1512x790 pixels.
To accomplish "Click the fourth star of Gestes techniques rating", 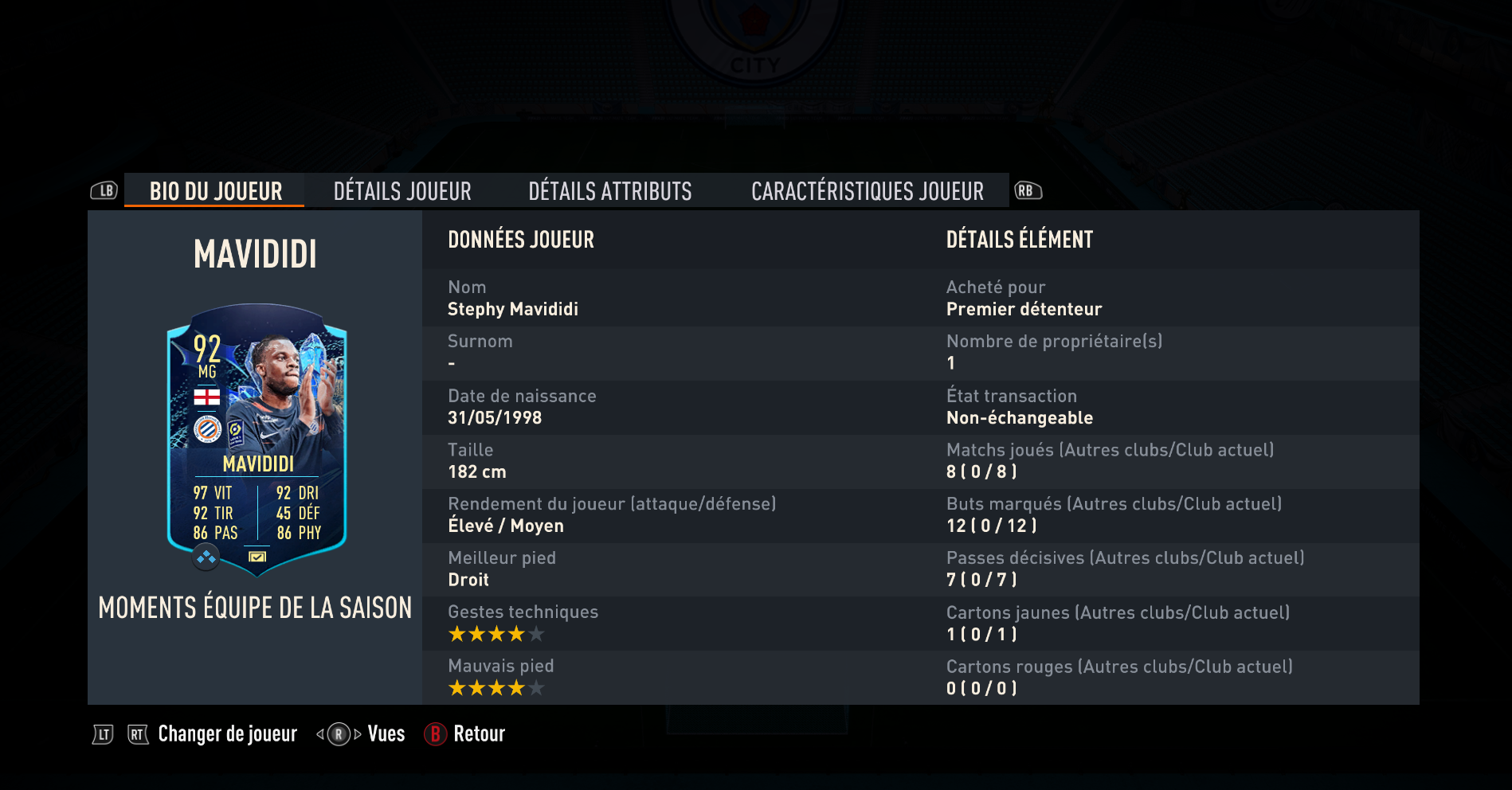I will [x=515, y=634].
